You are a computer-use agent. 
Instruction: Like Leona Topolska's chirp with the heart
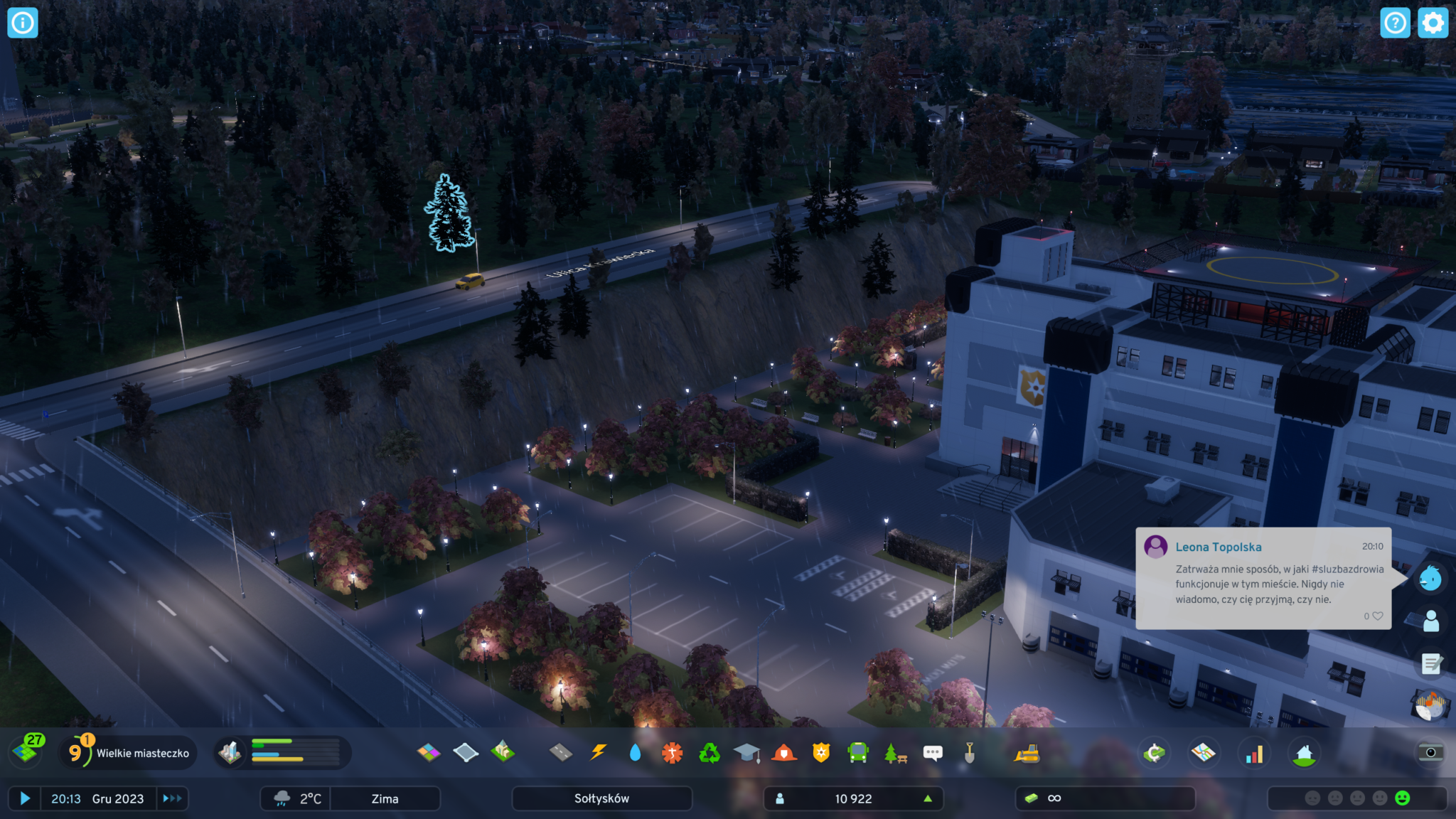coord(1378,616)
